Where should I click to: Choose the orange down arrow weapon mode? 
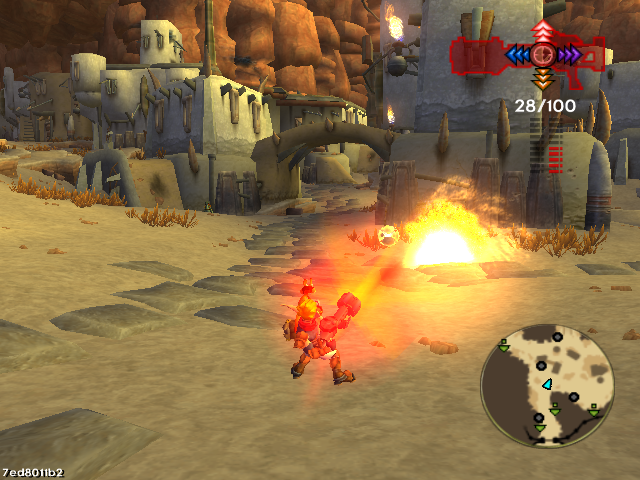pos(542,79)
